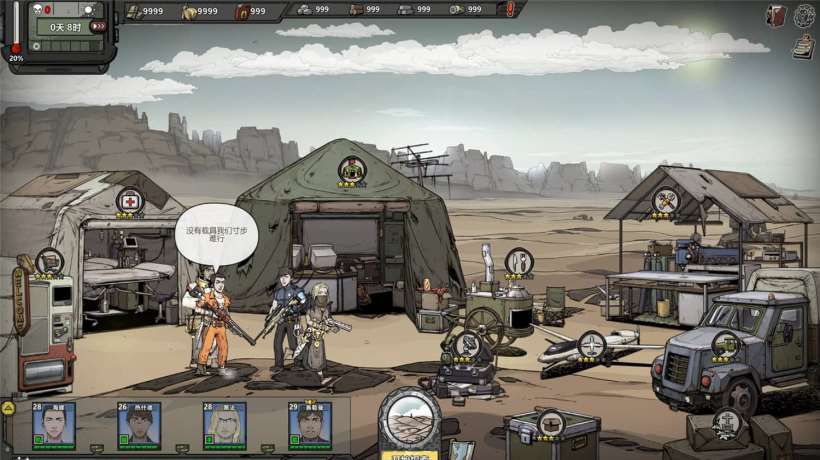Select the green command tent icon

pos(352,170)
